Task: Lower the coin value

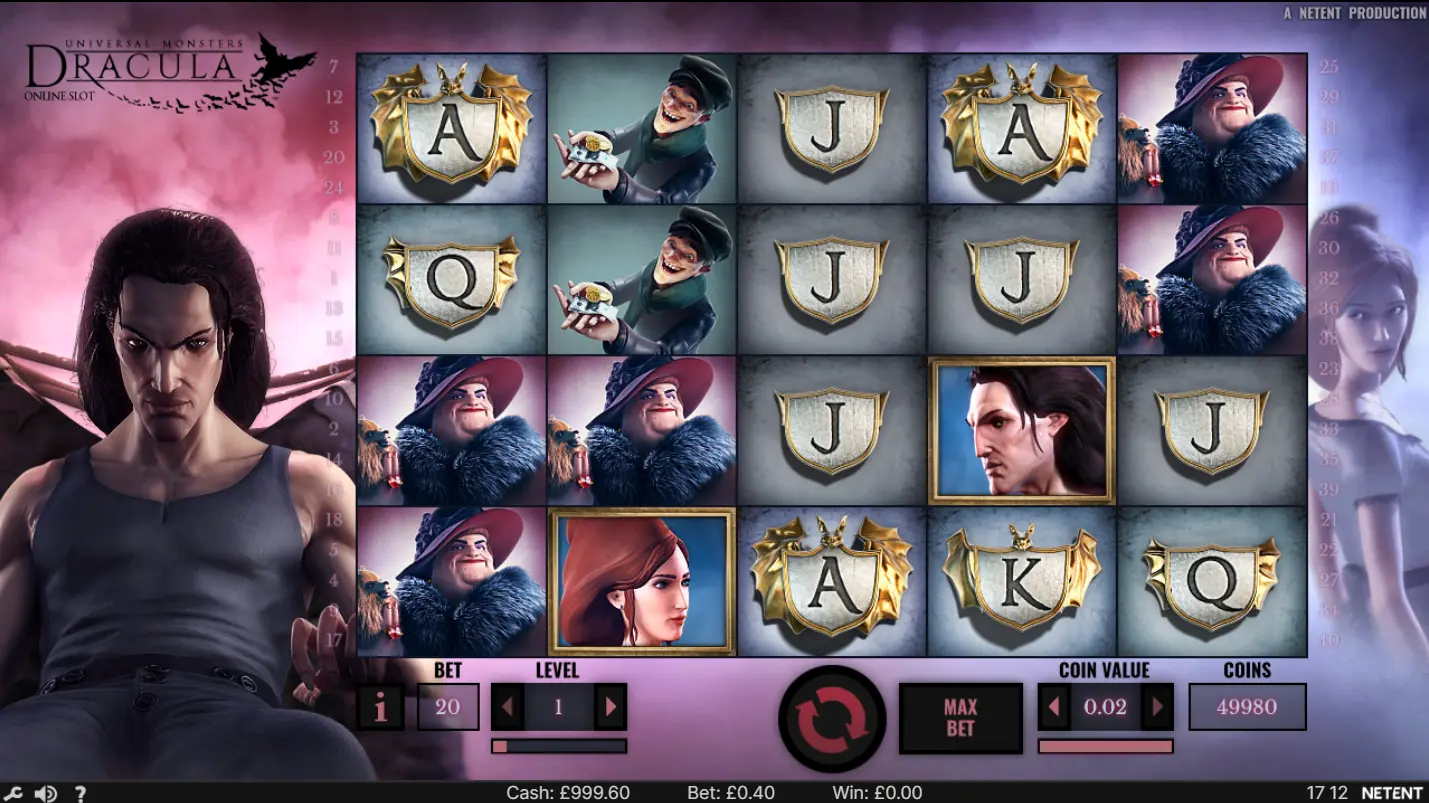Action: 1054,708
